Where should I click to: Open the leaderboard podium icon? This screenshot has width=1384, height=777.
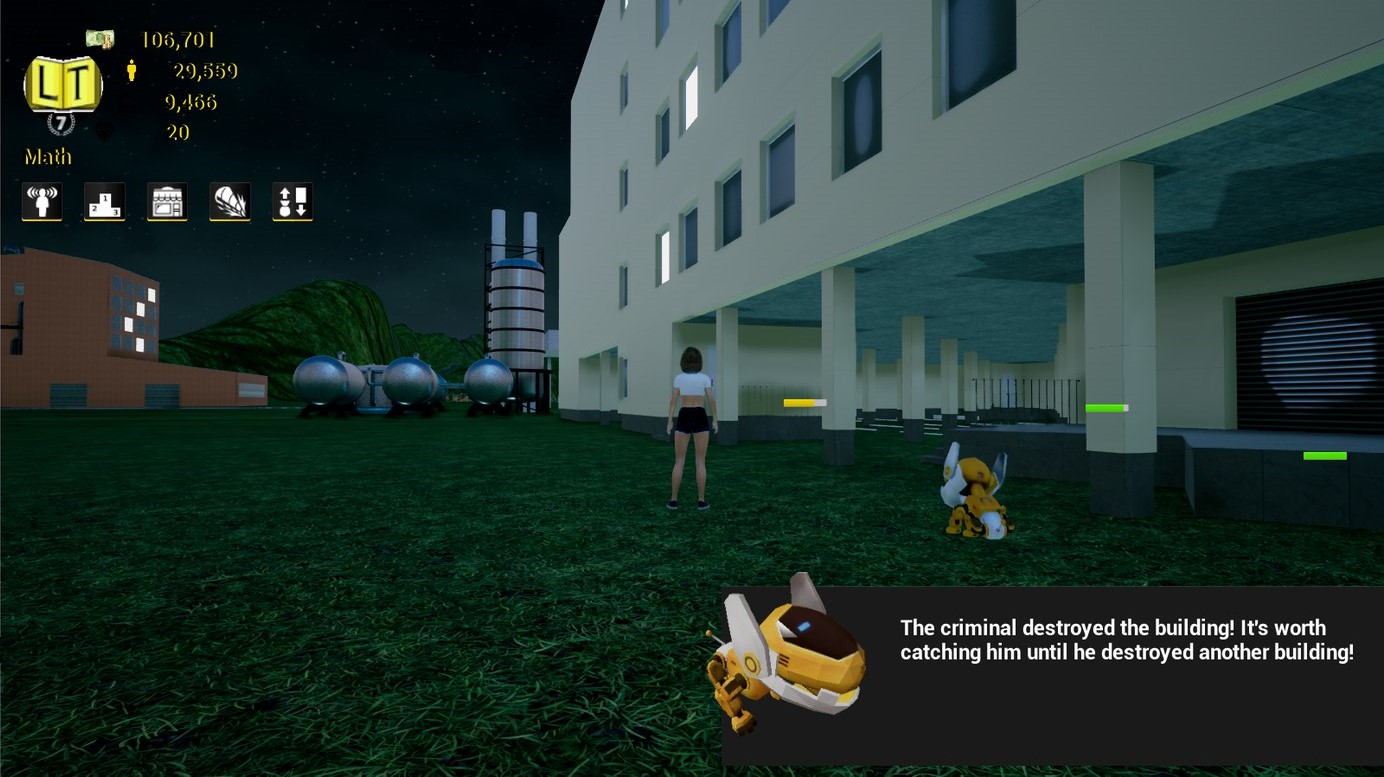(x=104, y=201)
